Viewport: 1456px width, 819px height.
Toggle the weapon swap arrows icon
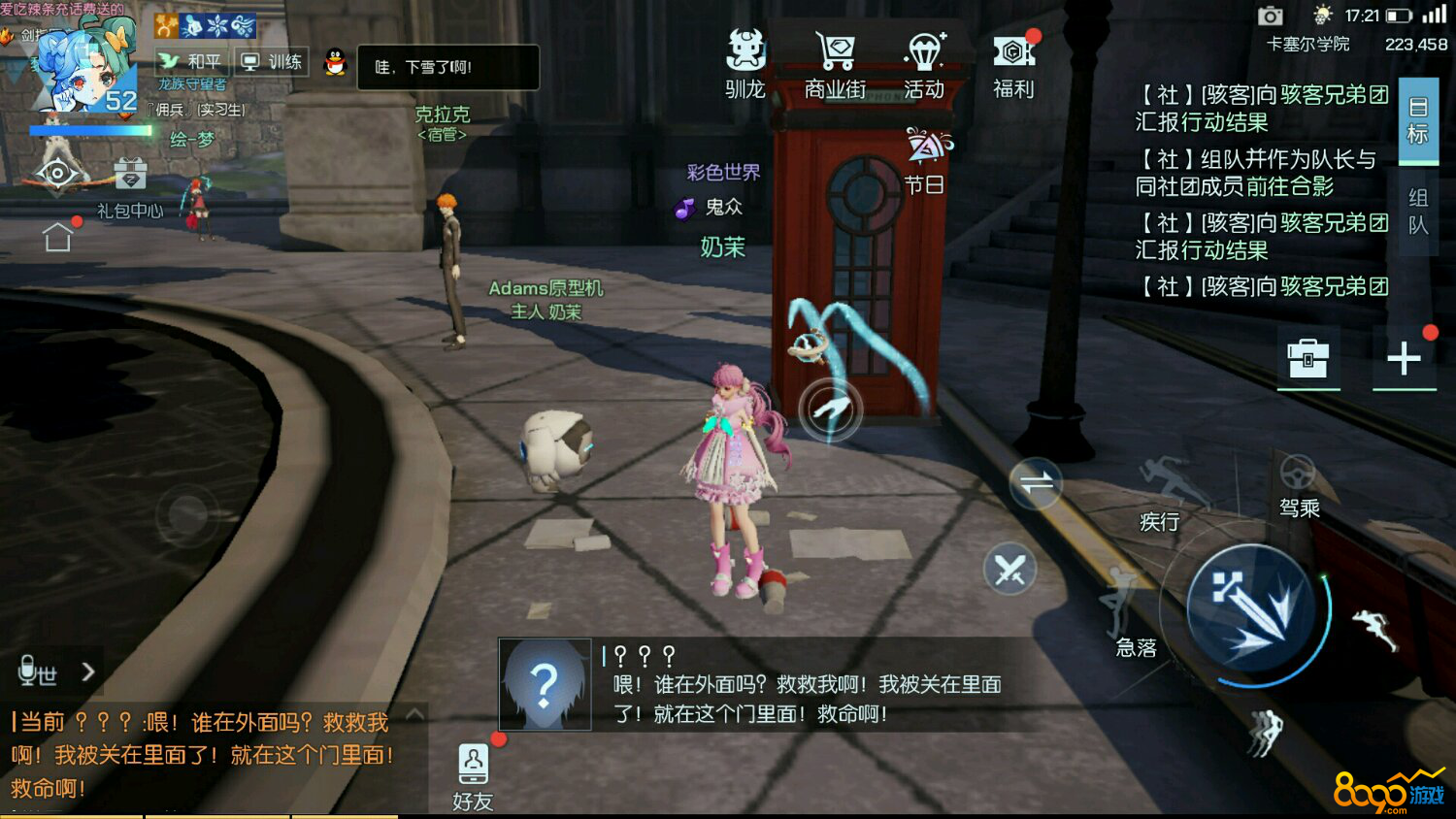[x=1036, y=483]
